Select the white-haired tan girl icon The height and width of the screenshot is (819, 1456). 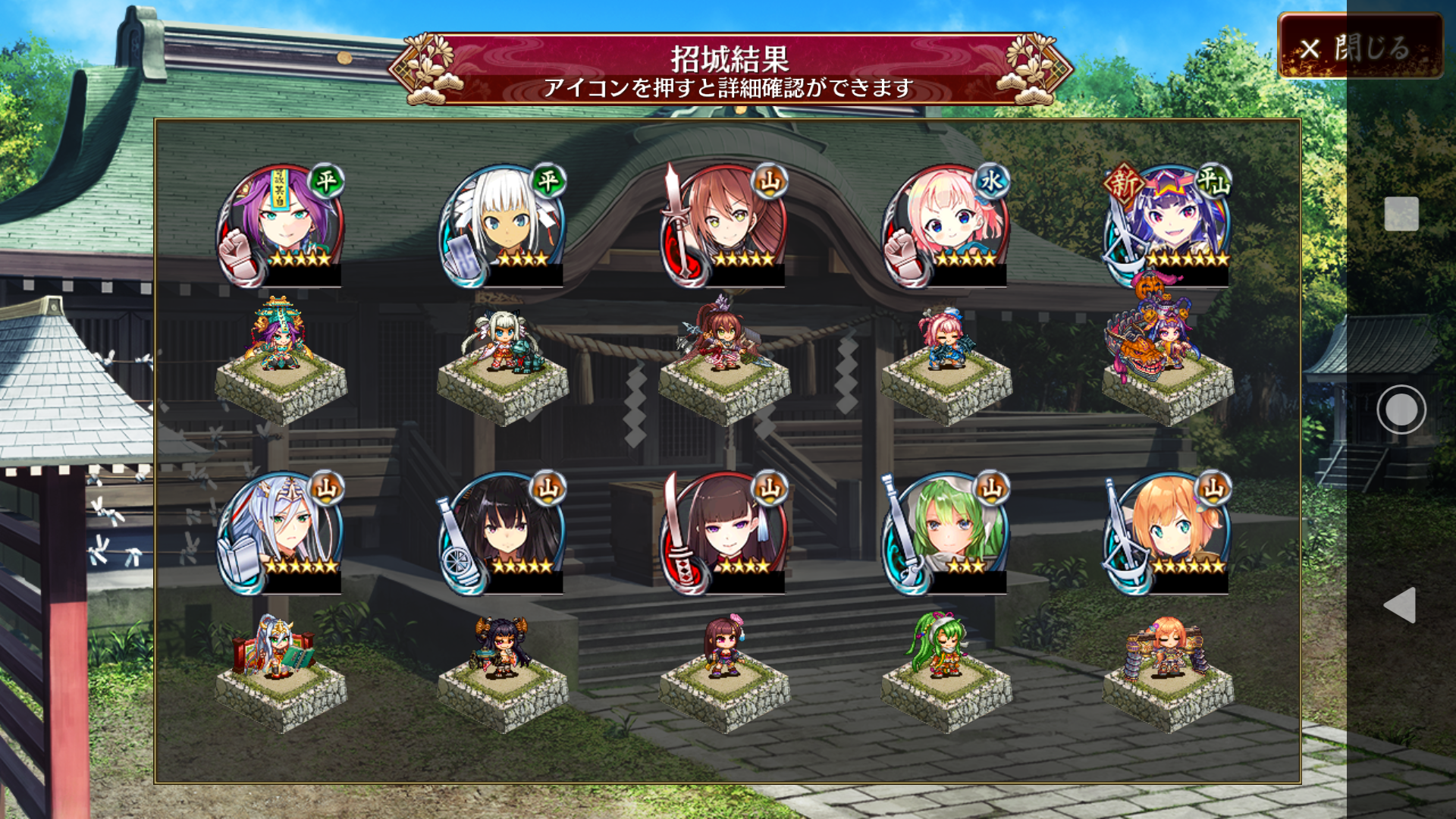503,225
